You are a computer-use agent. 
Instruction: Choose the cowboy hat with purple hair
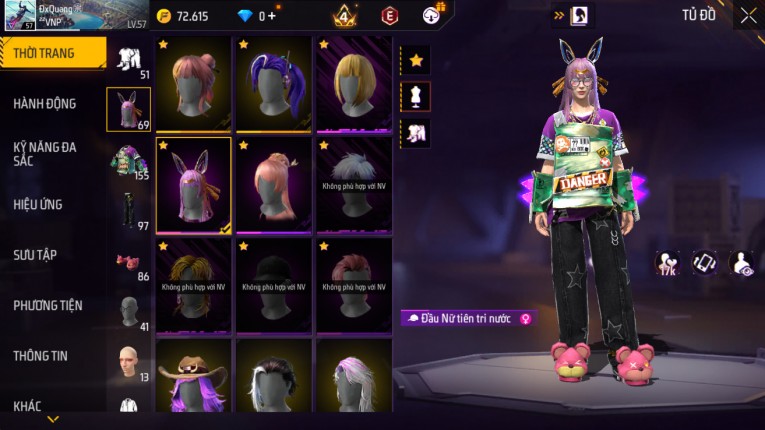193,378
